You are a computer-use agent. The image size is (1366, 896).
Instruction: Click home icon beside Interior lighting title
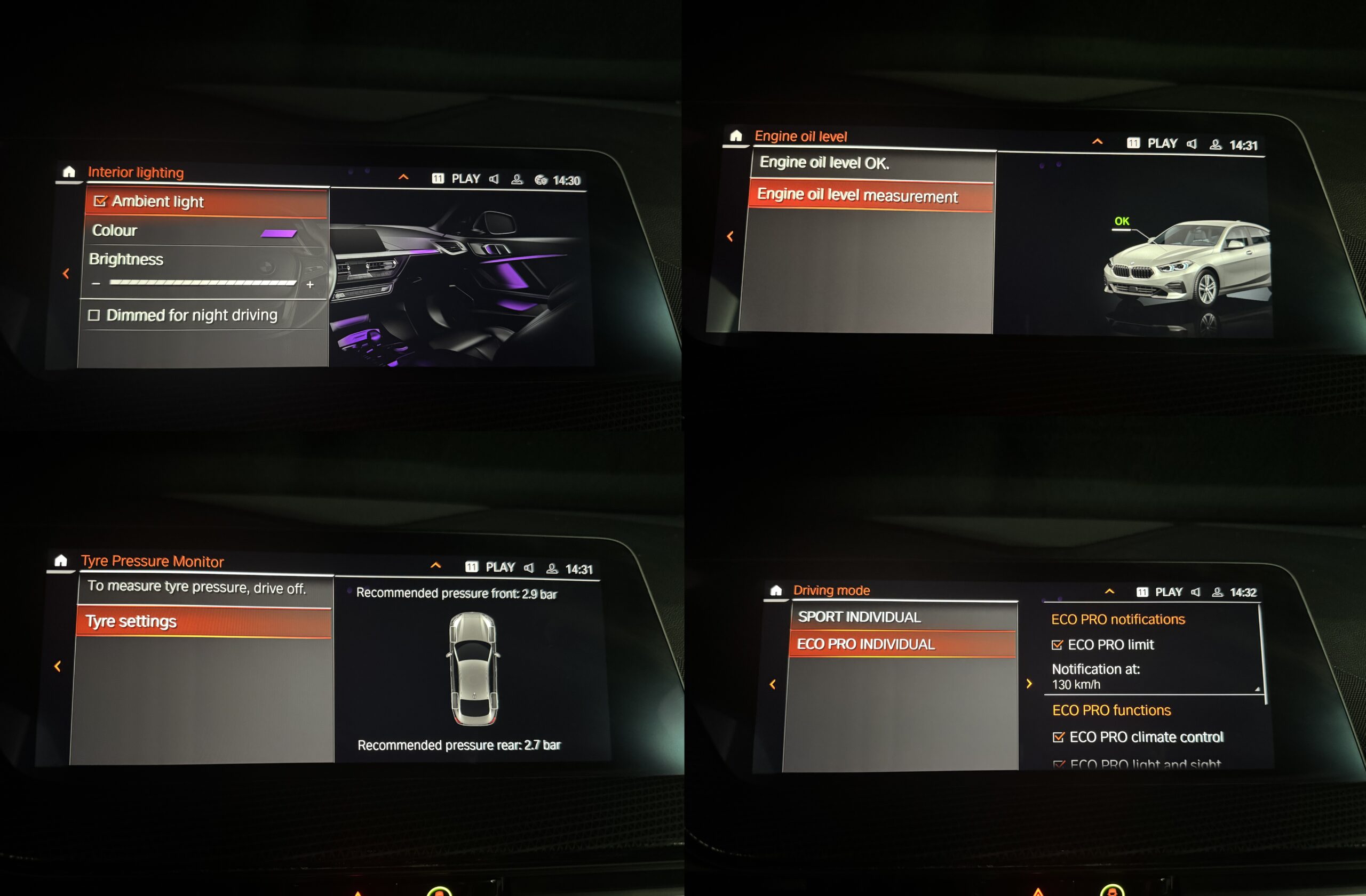[x=69, y=172]
